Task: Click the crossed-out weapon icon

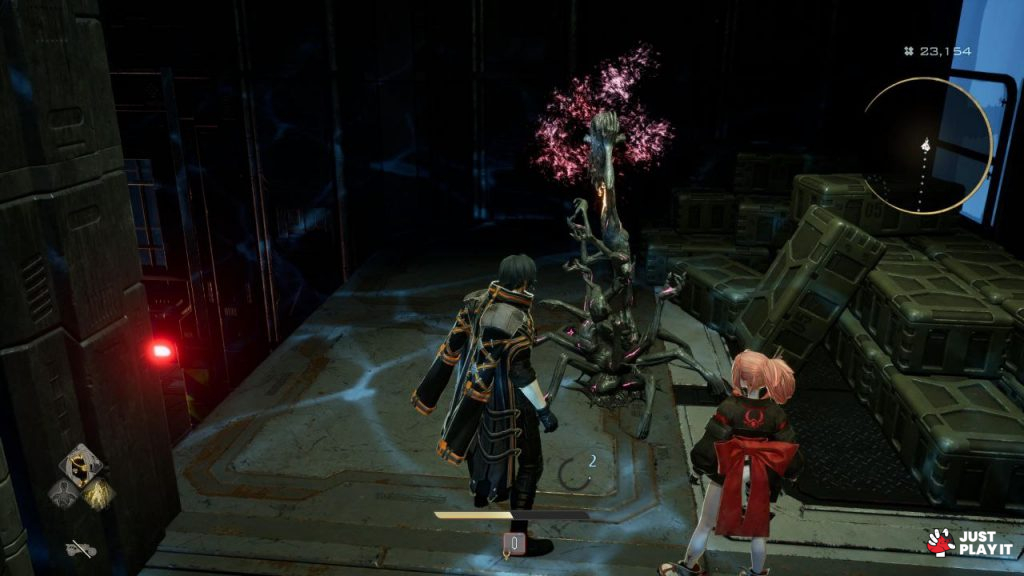Action: (x=80, y=548)
